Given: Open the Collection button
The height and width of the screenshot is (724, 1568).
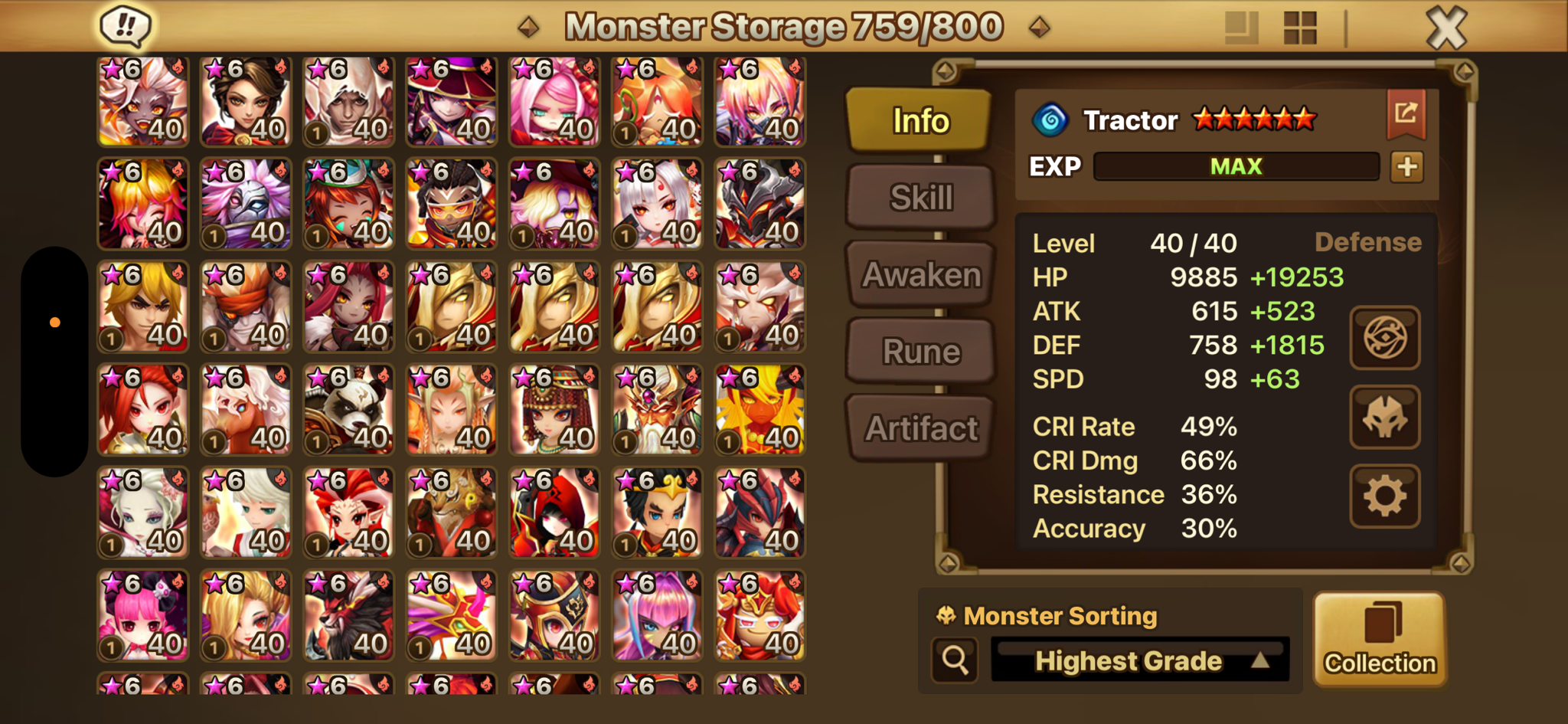Looking at the screenshot, I should [1380, 639].
